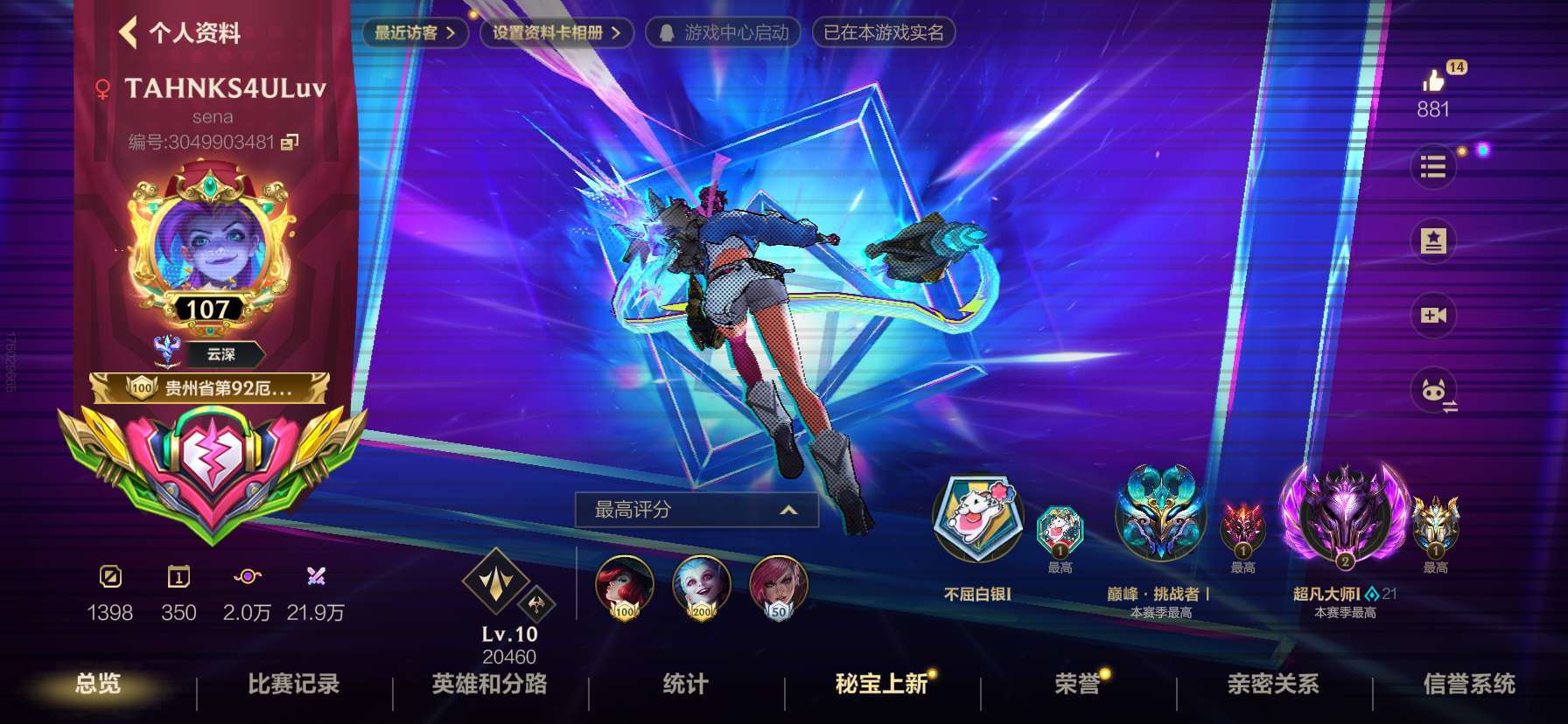Expand the 最近访客 entry via its arrow

(x=451, y=32)
